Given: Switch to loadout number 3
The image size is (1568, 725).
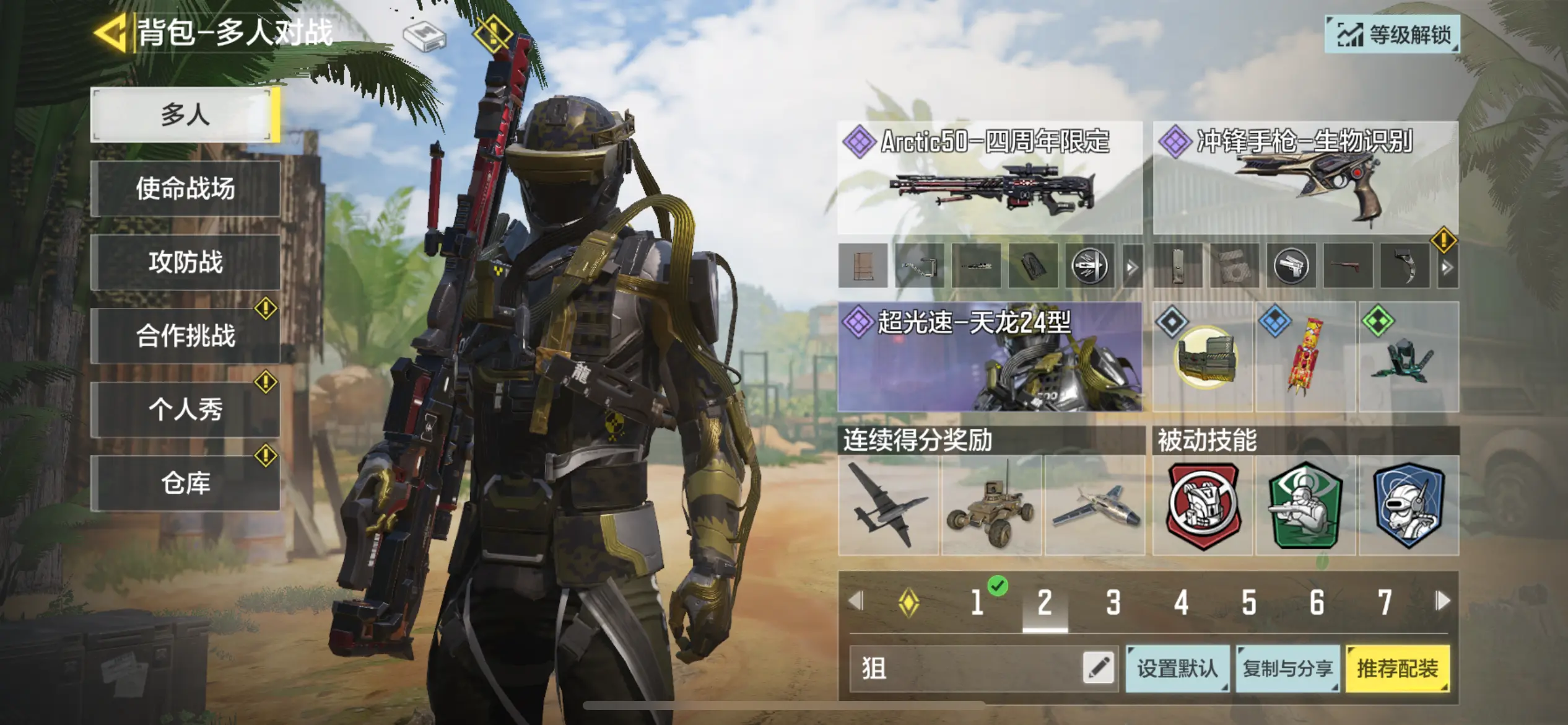Looking at the screenshot, I should click(1113, 602).
